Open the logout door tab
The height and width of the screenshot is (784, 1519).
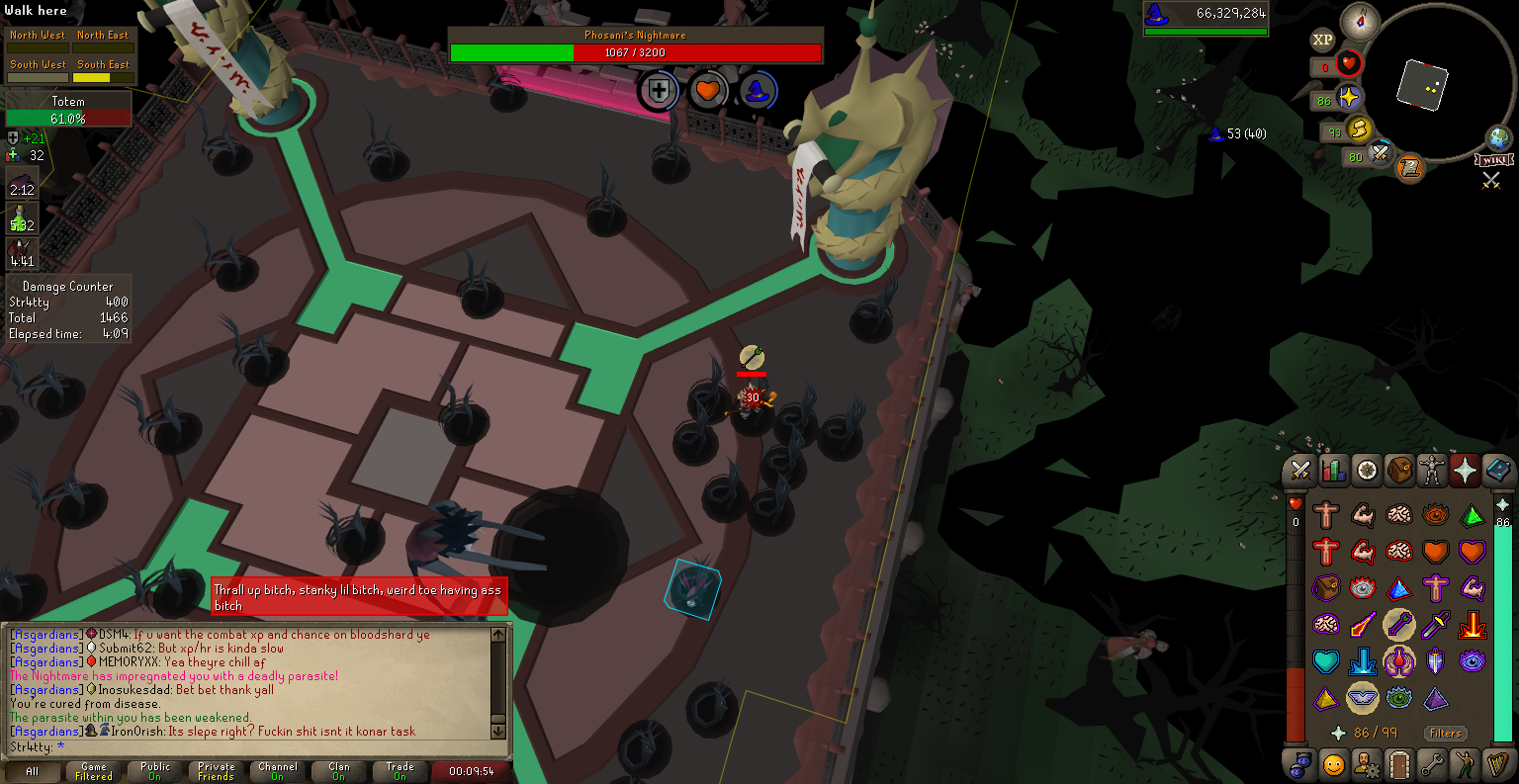click(x=1398, y=764)
